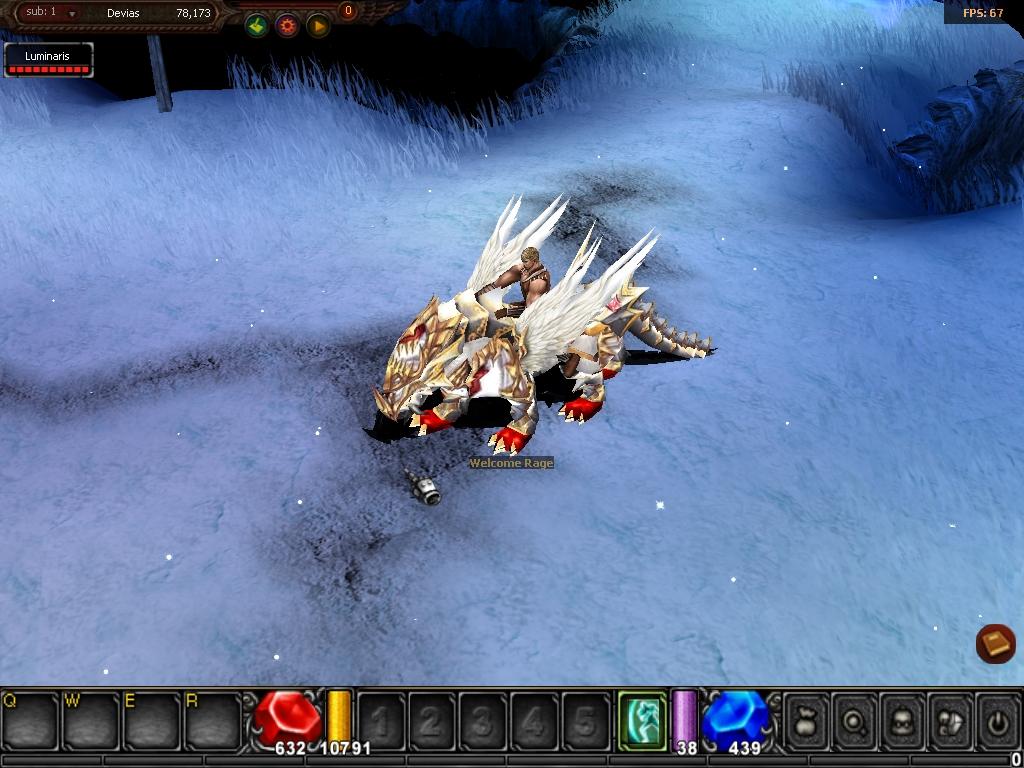
Task: Click the green arrow button in the top bar
Action: coord(257,27)
